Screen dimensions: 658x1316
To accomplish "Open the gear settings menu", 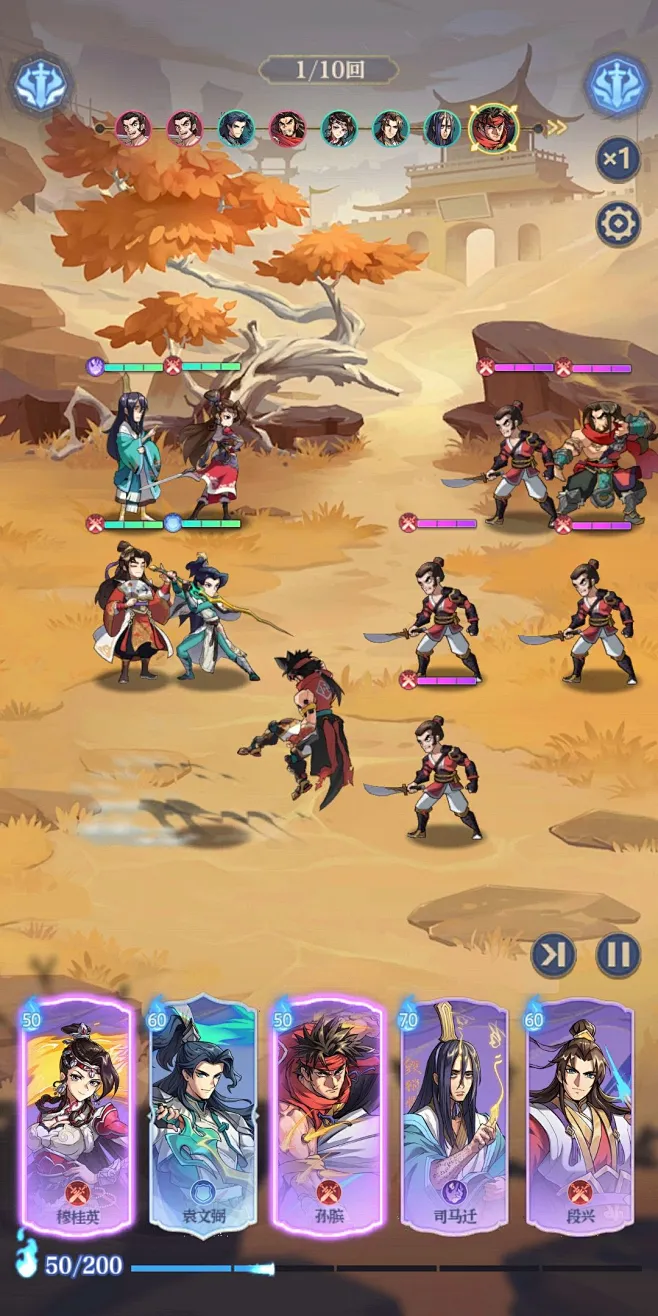I will pyautogui.click(x=618, y=224).
